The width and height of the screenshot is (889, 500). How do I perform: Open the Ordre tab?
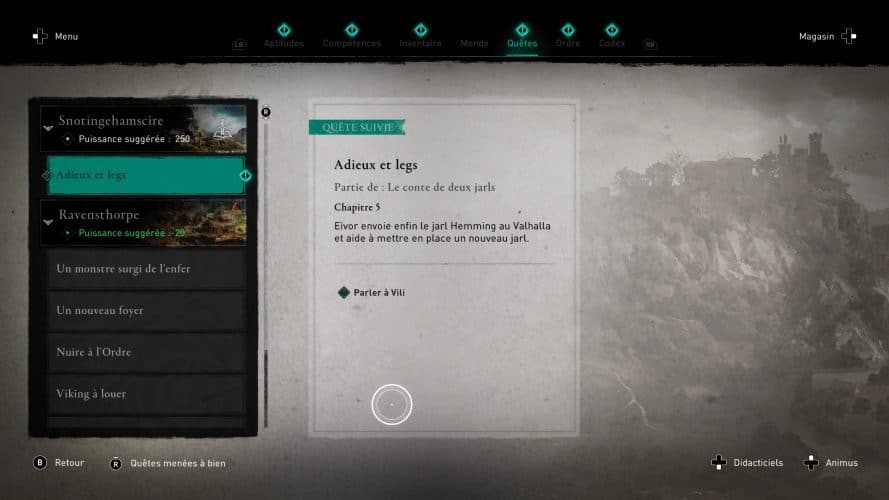coord(567,43)
